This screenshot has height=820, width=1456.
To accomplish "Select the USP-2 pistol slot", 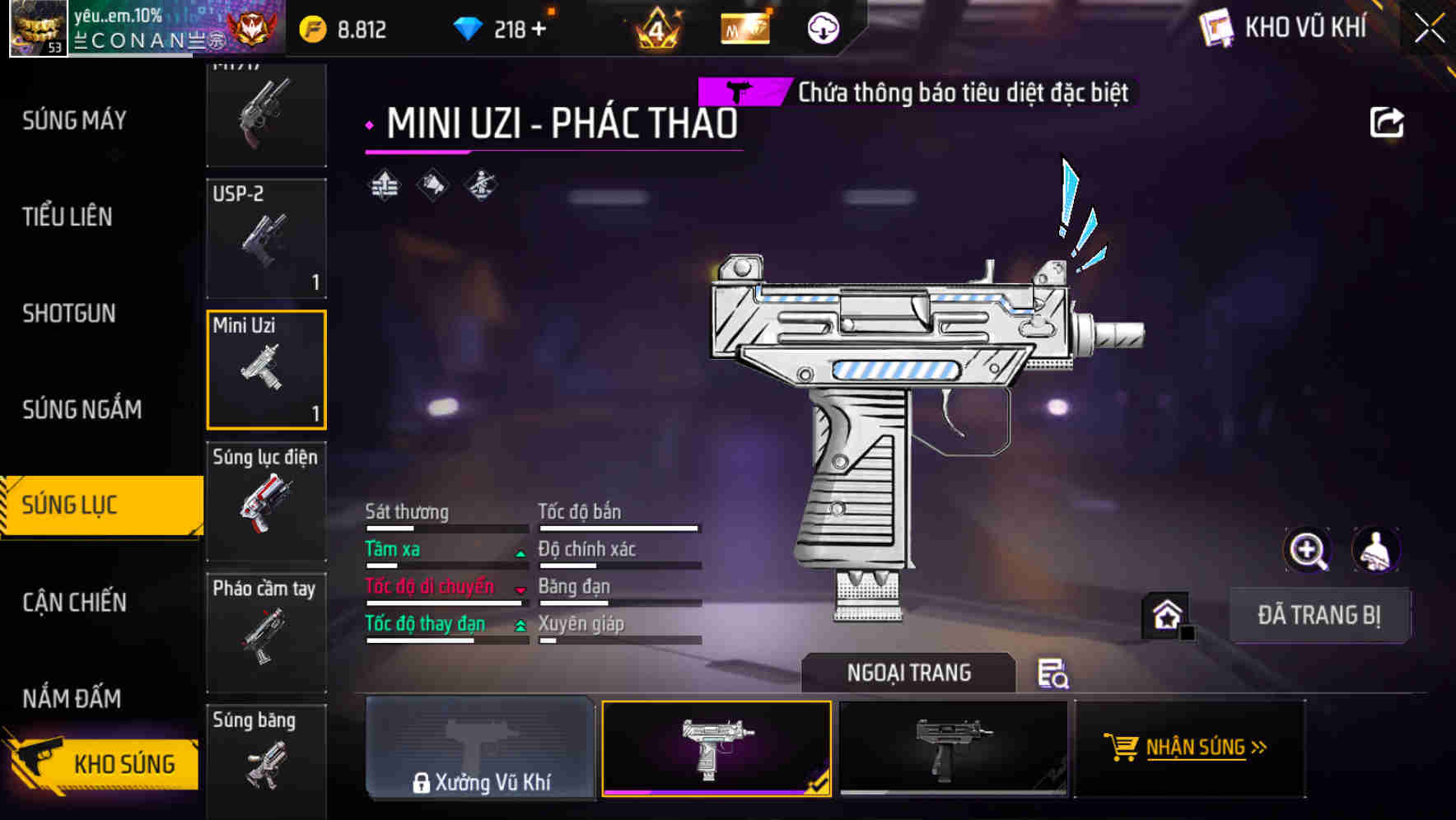I will pos(266,239).
